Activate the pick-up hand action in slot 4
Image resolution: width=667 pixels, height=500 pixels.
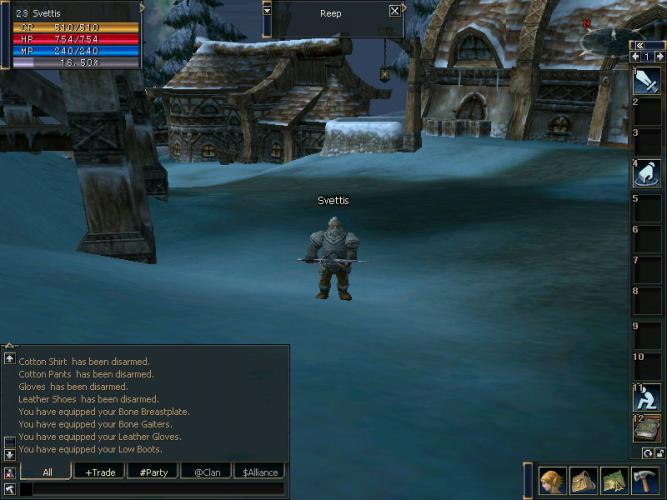click(647, 173)
